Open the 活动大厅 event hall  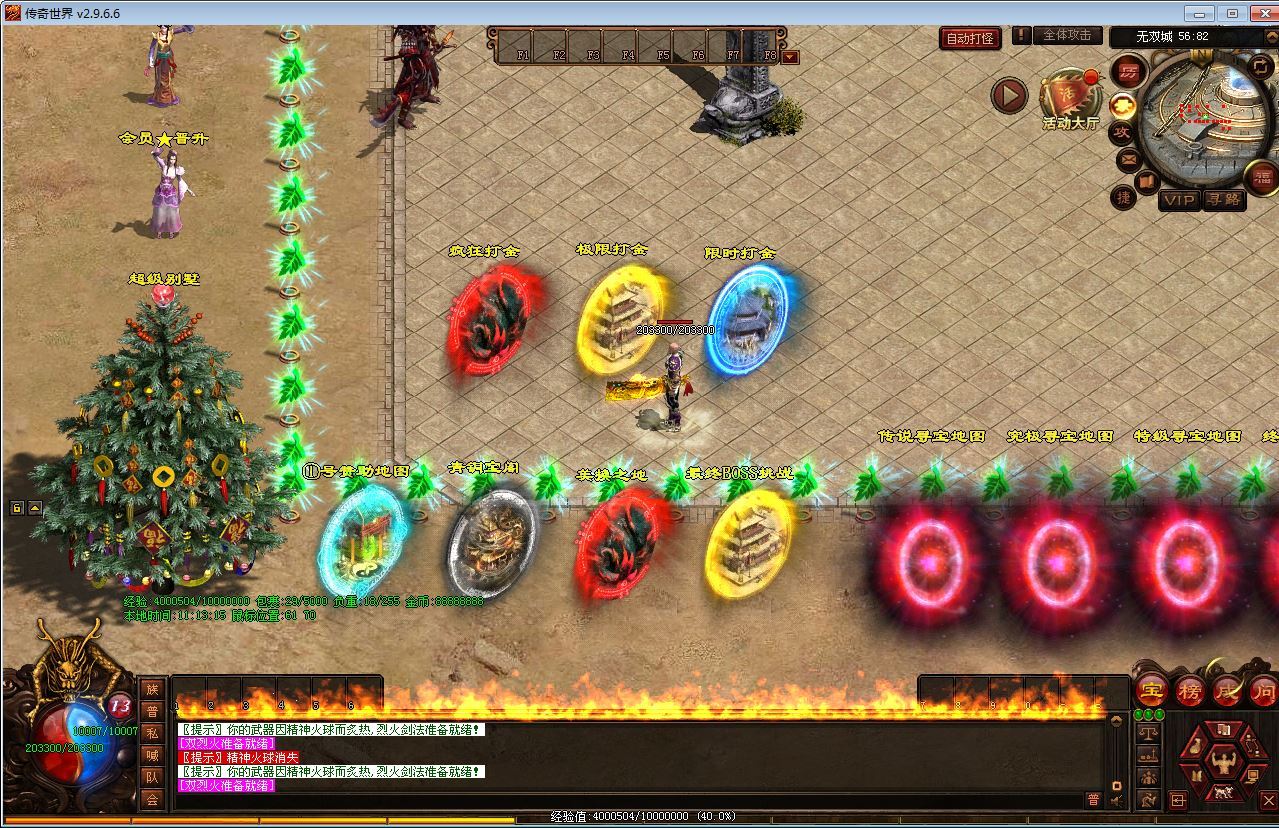coord(1070,100)
